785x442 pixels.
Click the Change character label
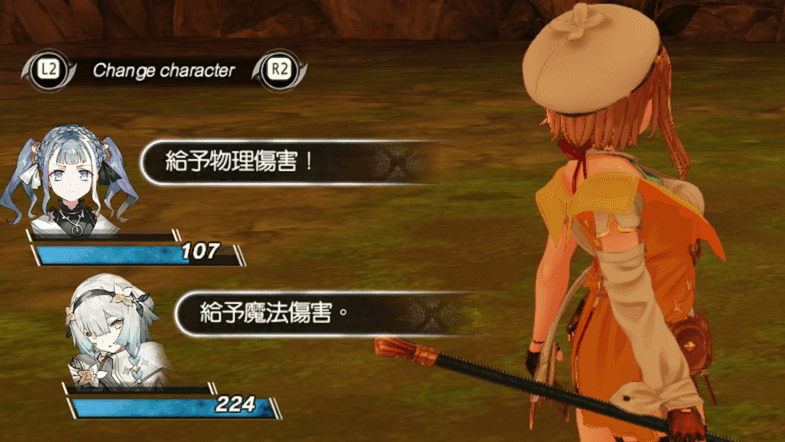163,70
